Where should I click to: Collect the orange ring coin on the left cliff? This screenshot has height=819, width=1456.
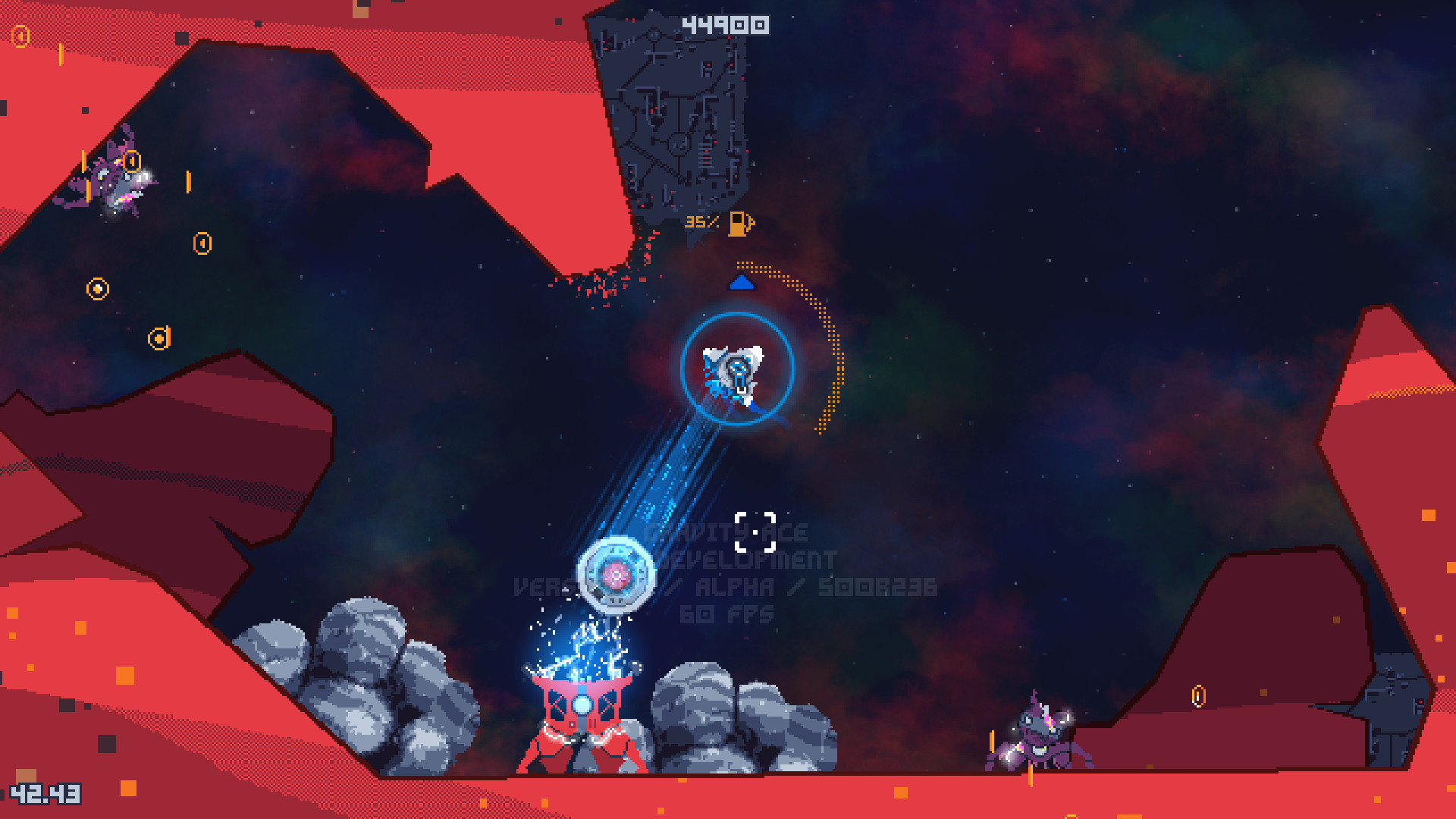click(97, 290)
